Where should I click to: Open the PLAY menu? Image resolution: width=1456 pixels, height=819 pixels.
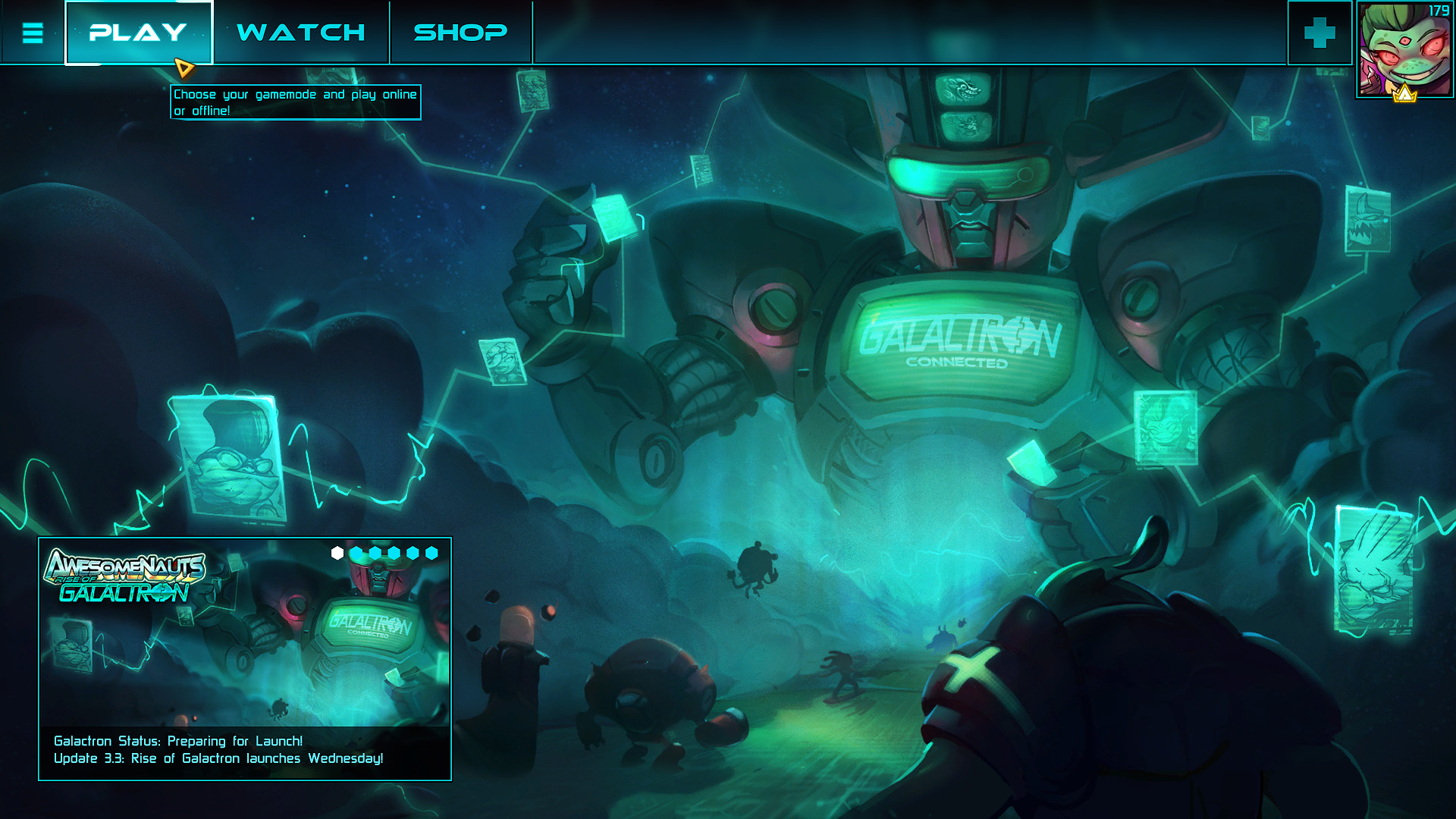138,32
